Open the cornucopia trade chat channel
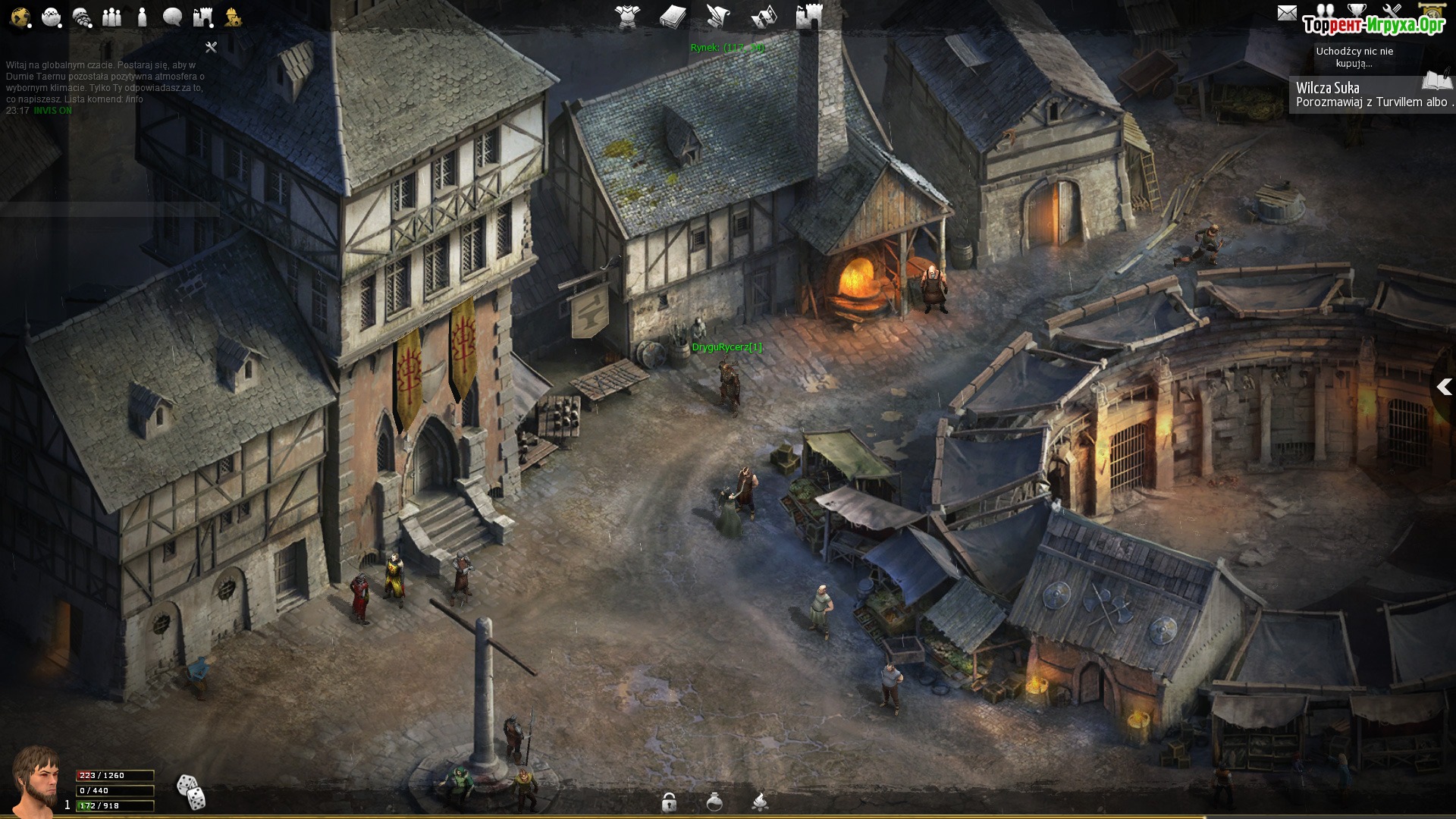 coord(82,17)
